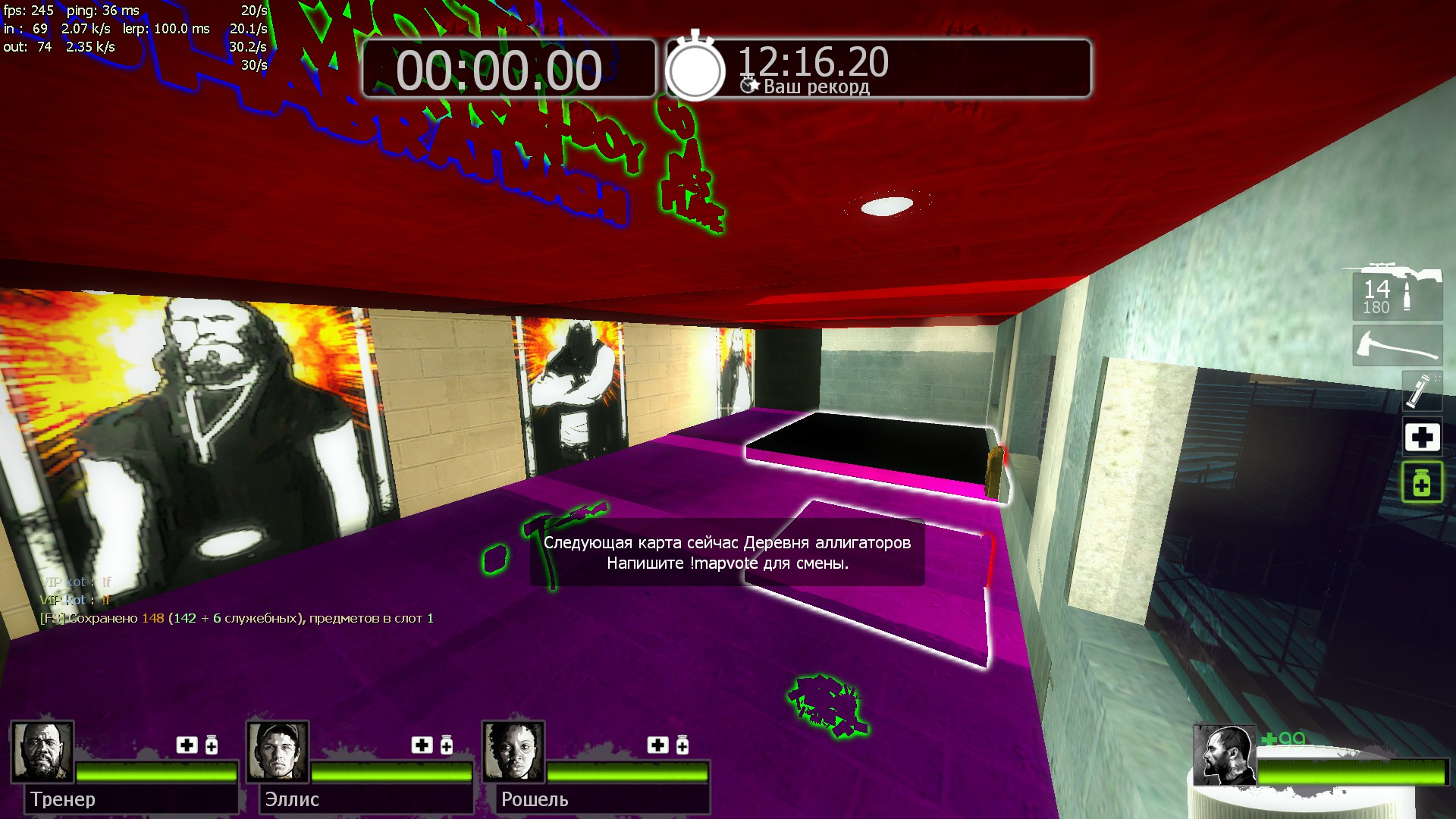Click Тренер's teammate portrait
Screen dimensions: 1456x819
coord(42,752)
